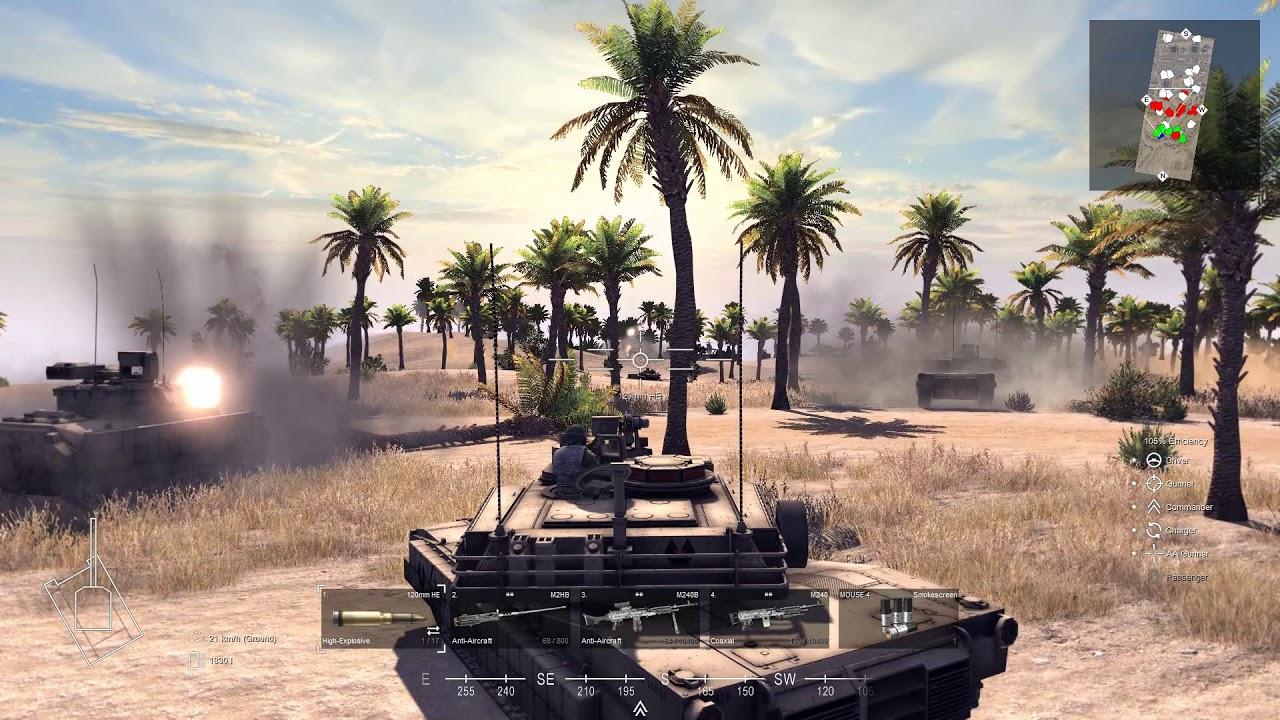
Task: Select the Gunner crosshair icon
Action: (x=1154, y=483)
